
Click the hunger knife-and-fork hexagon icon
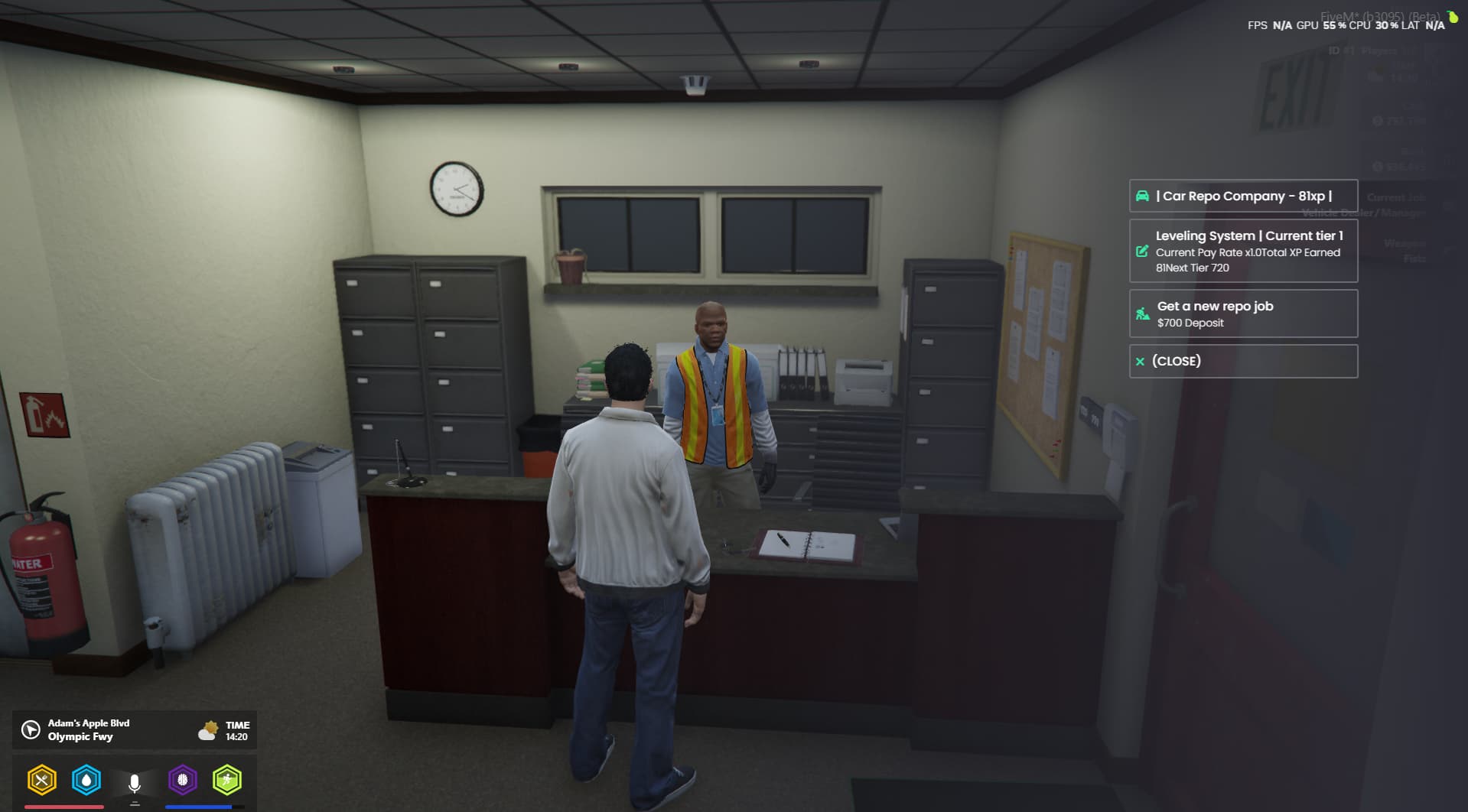point(43,781)
